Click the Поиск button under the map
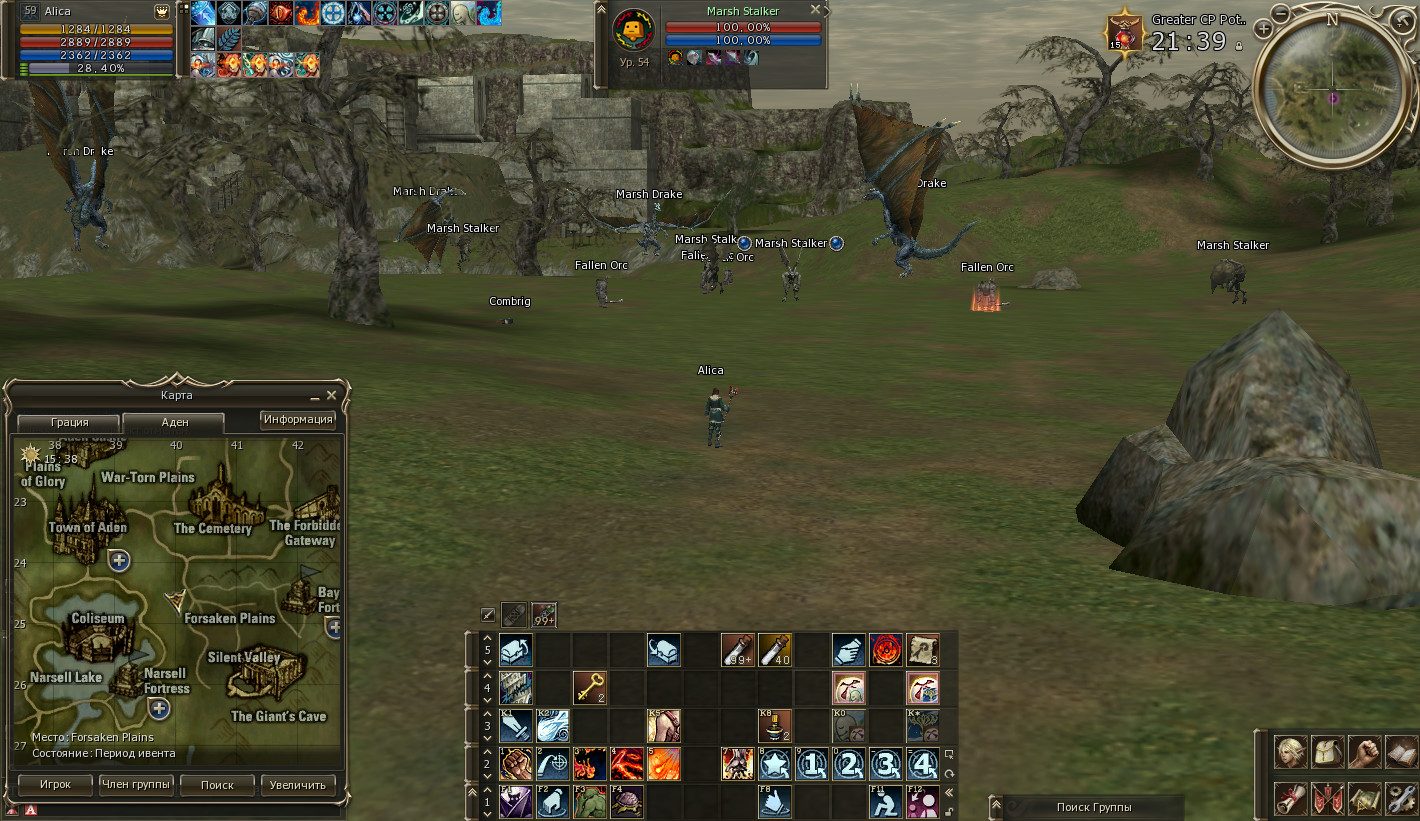Viewport: 1420px width, 821px height. [x=217, y=785]
